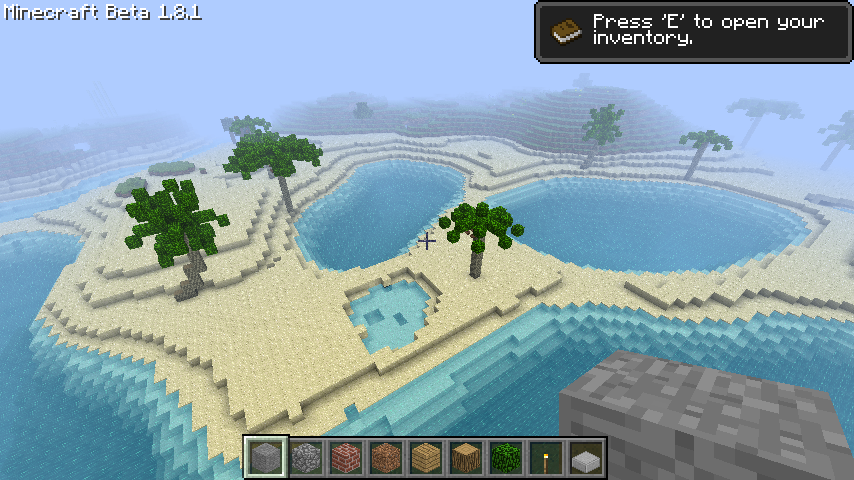
Task: Pick the red brick block slot
Action: (x=346, y=458)
